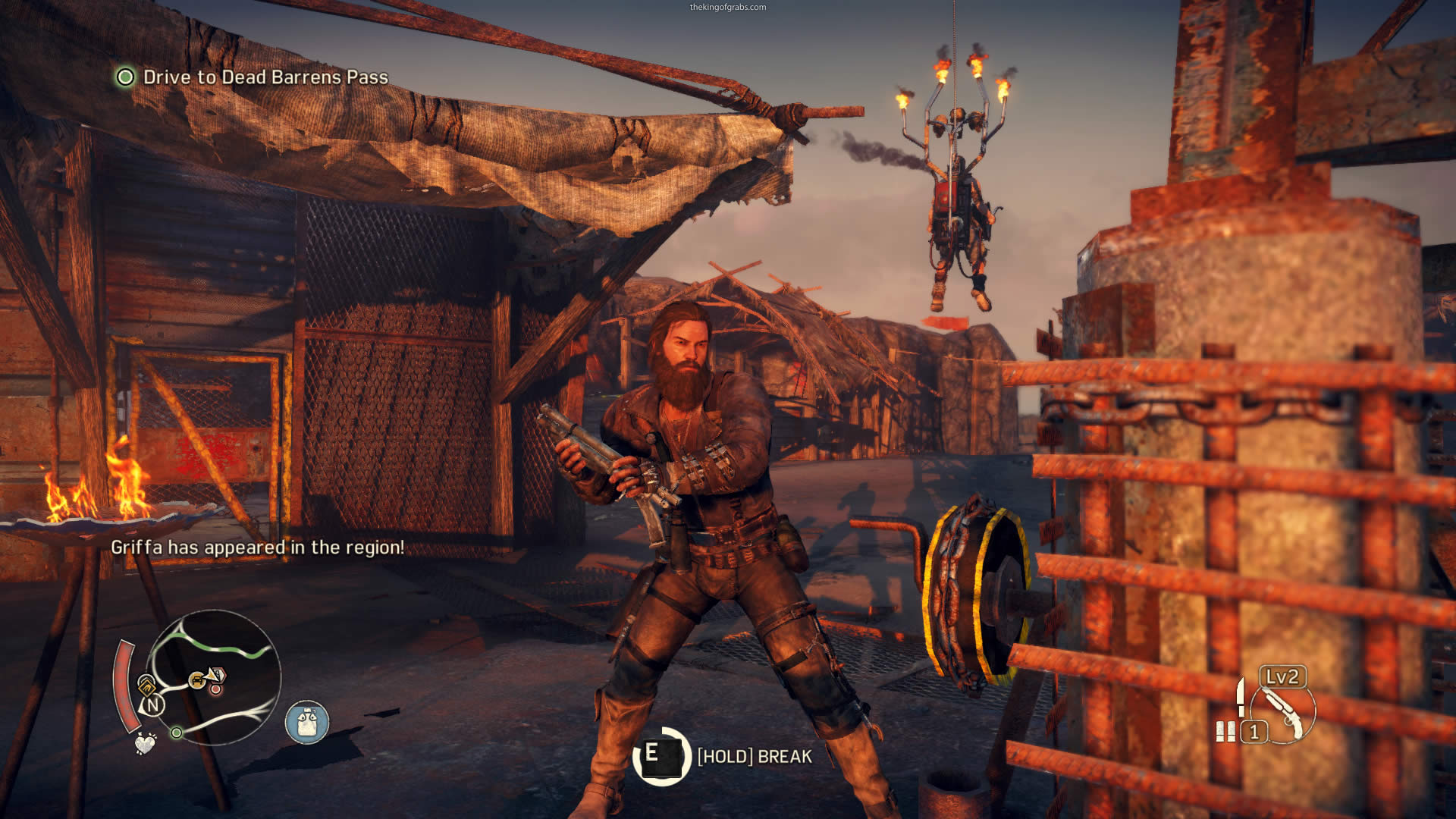Click the red circle marker on minimap
This screenshot has height=819, width=1456.
click(x=216, y=689)
